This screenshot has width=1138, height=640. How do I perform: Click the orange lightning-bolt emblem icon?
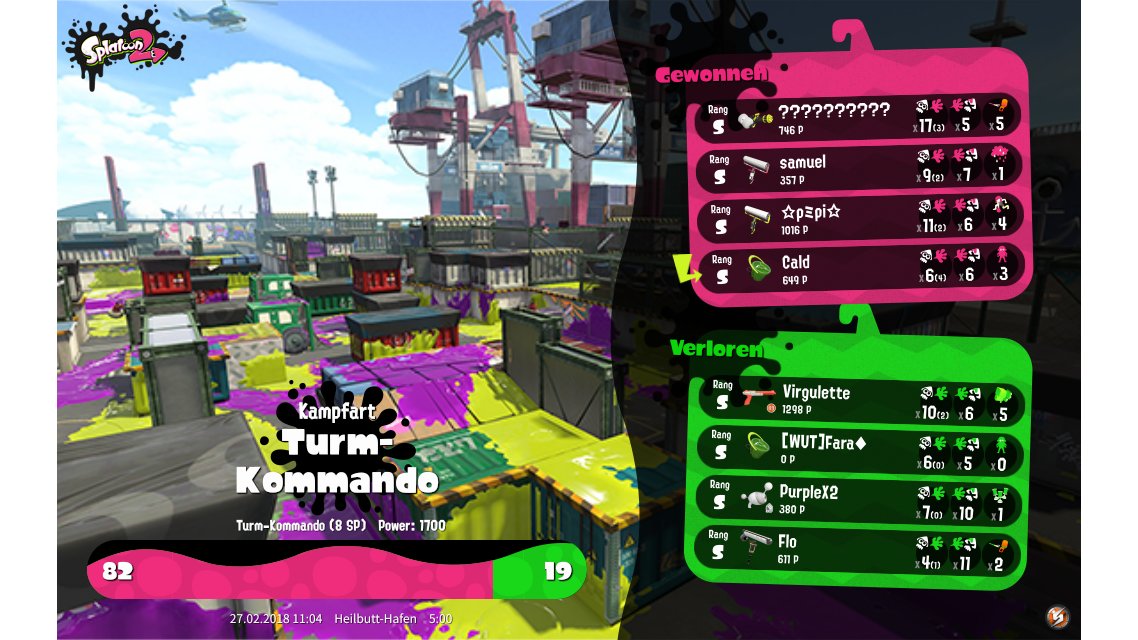pyautogui.click(x=1057, y=616)
